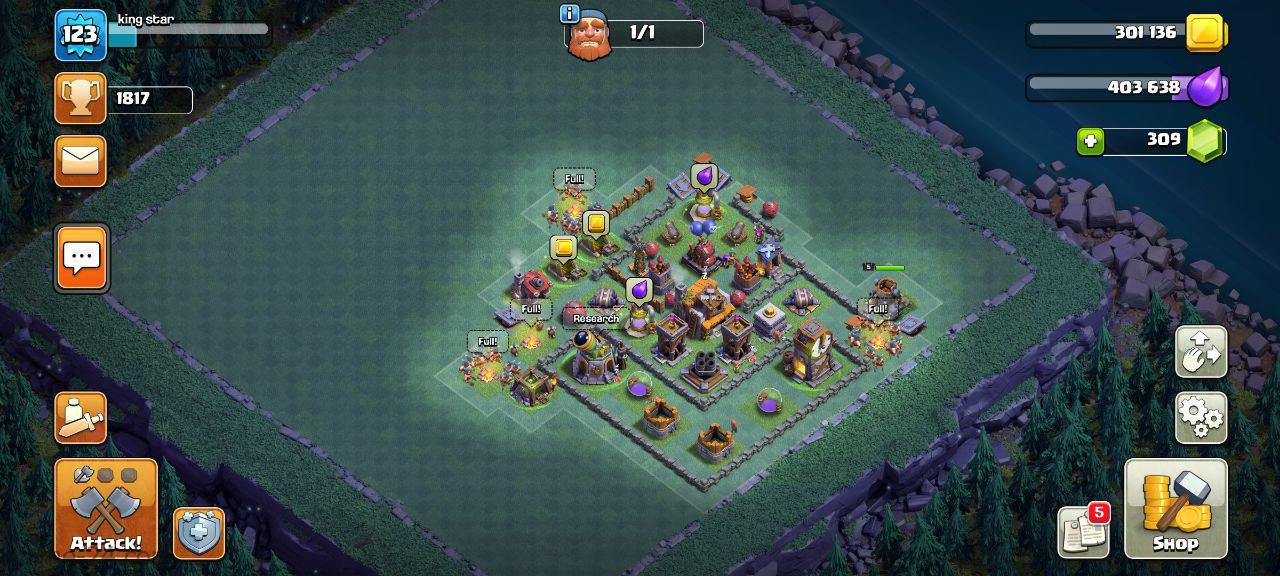
Task: Open the shield defense icon
Action: (199, 533)
